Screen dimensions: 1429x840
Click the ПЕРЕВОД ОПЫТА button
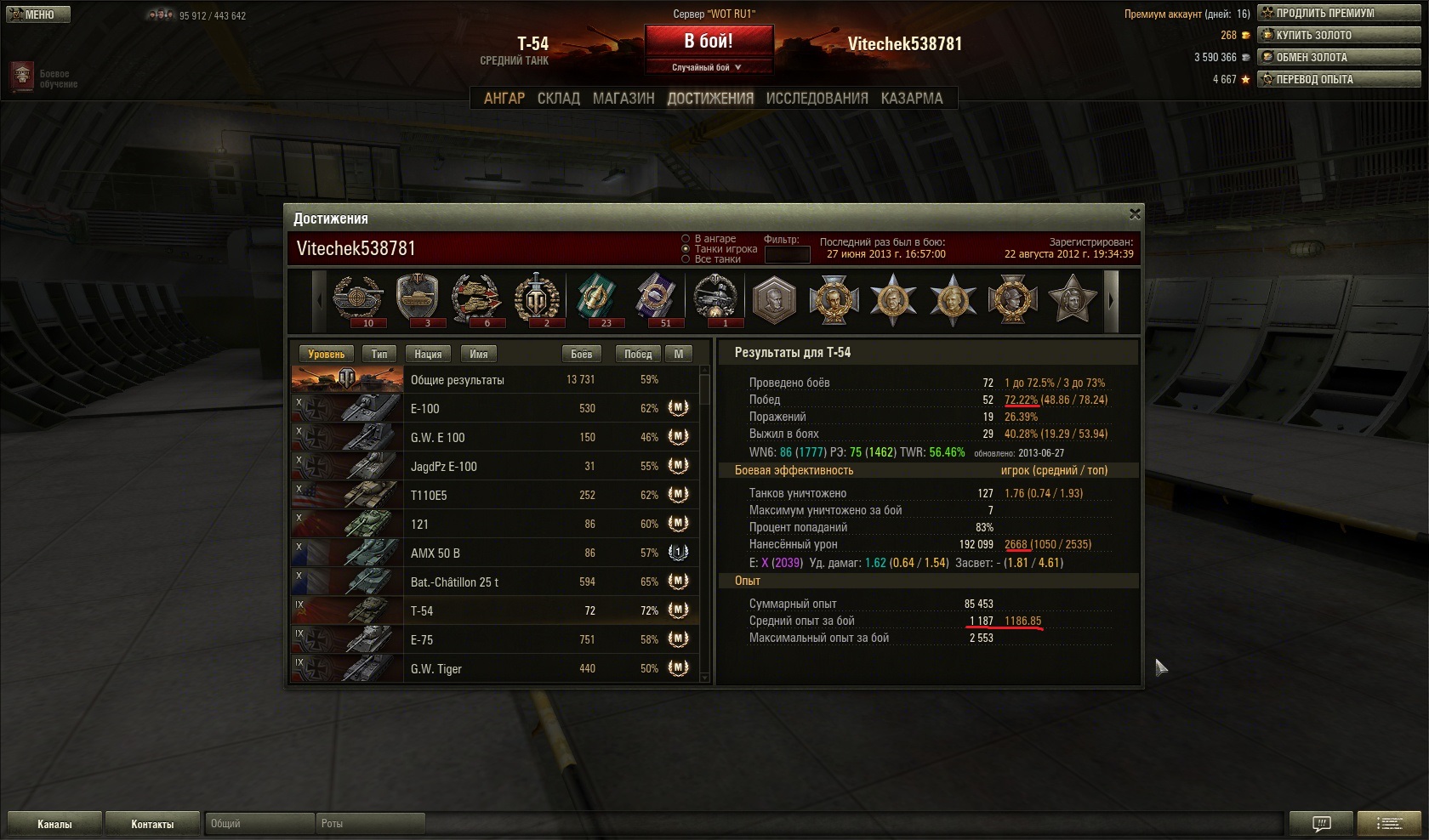point(1339,79)
